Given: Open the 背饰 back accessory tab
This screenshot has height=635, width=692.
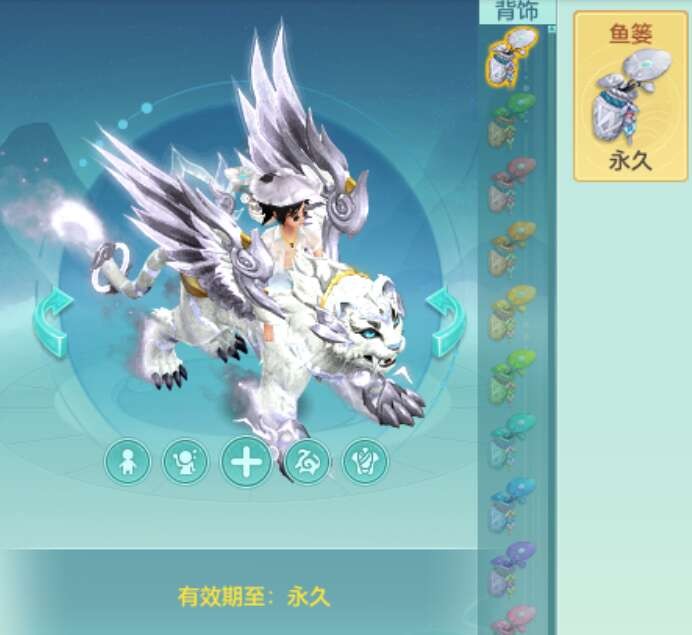Looking at the screenshot, I should 517,11.
